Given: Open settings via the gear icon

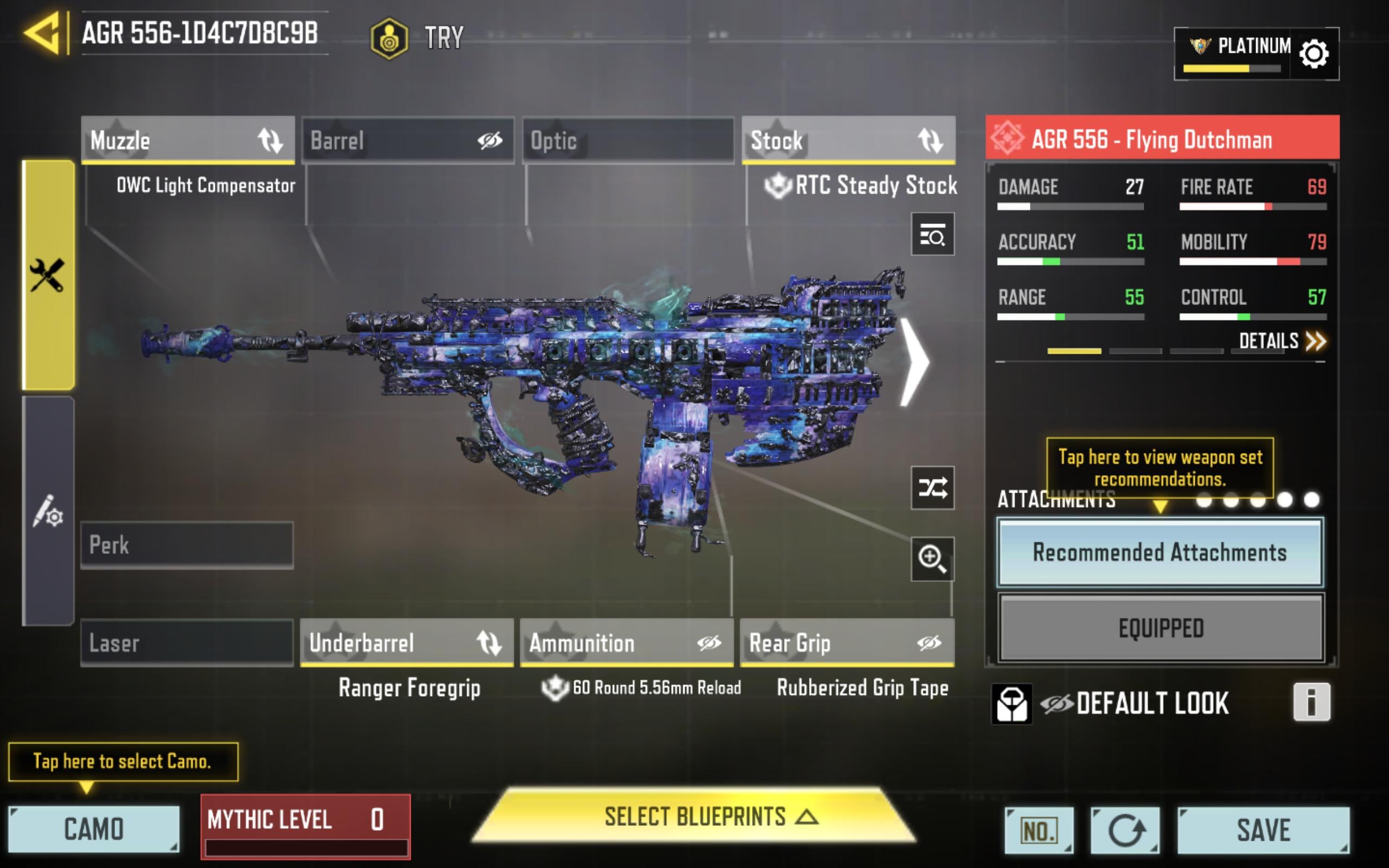Looking at the screenshot, I should pyautogui.click(x=1313, y=54).
